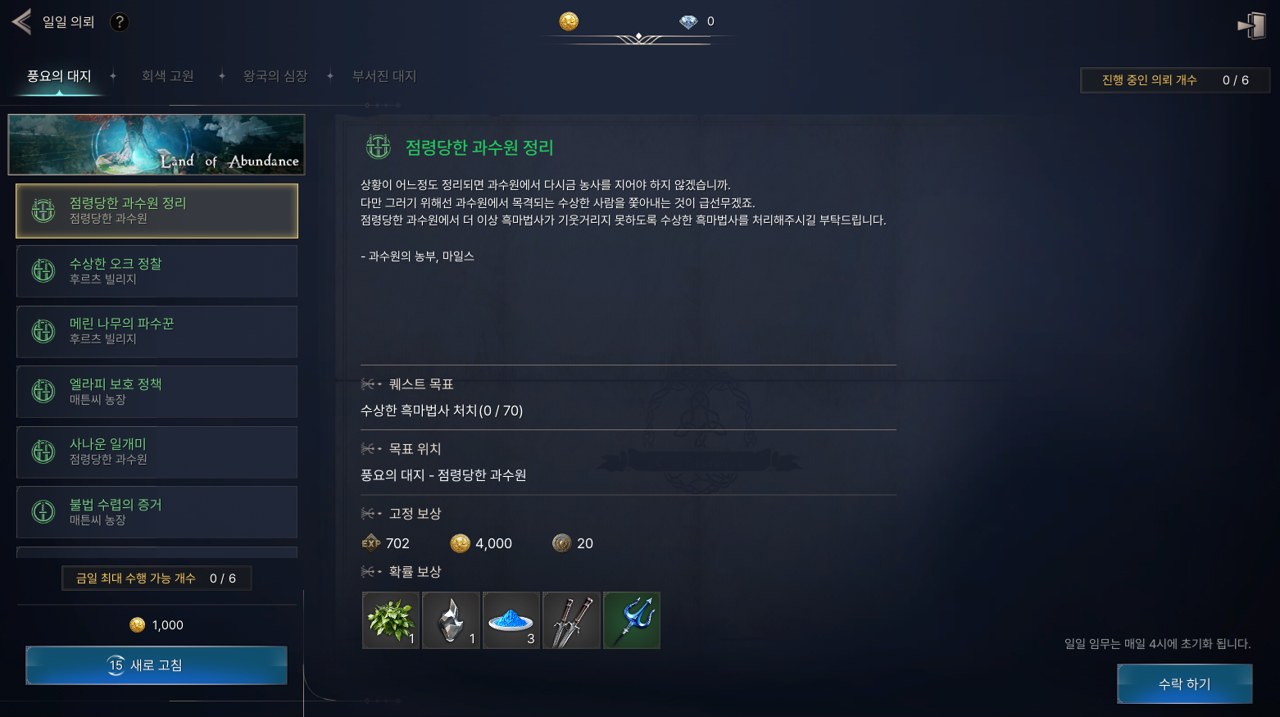Exit via the door icon top-right
This screenshot has height=717, width=1280.
[x=1251, y=25]
